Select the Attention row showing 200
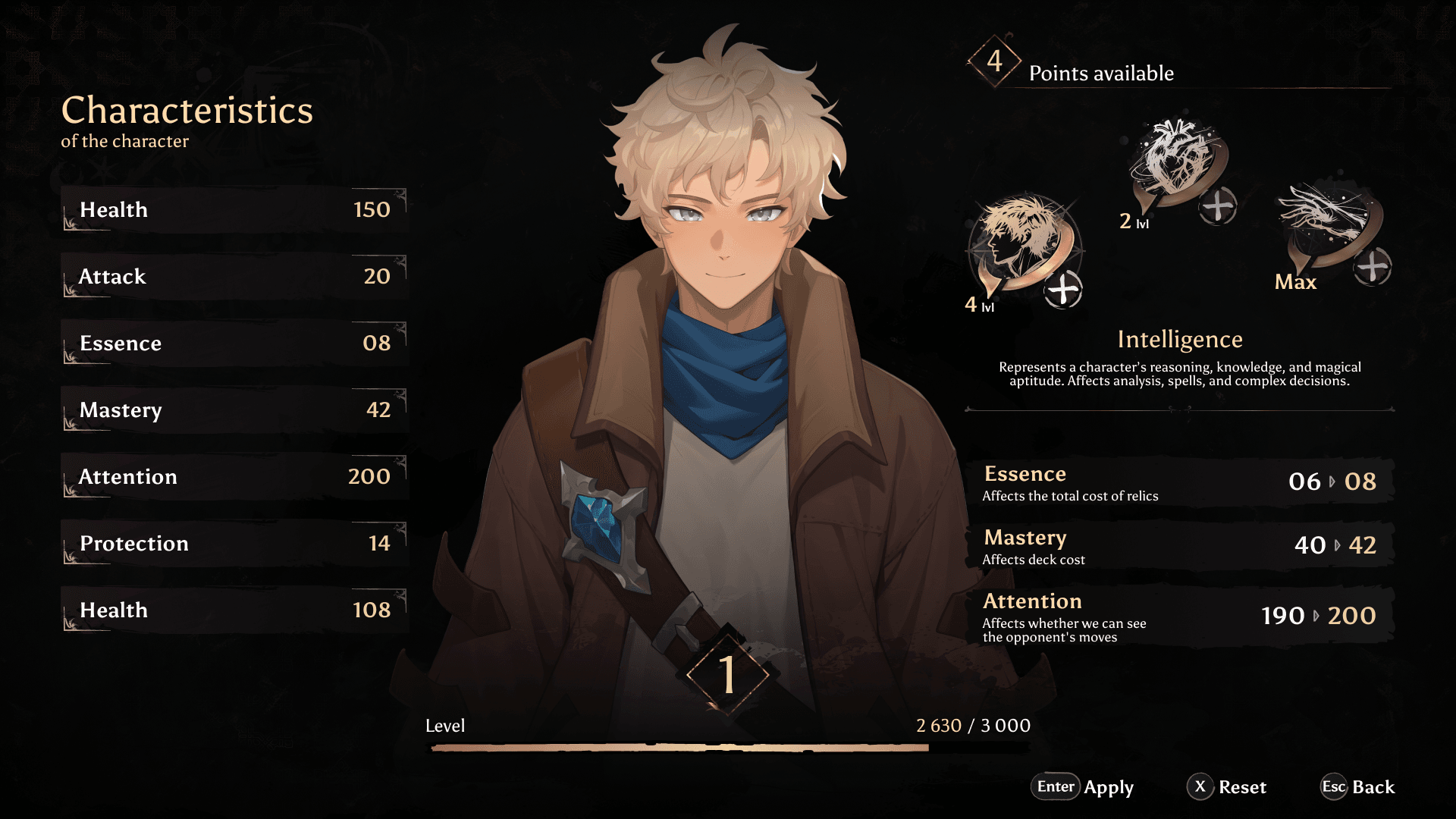1456x819 pixels. click(234, 477)
